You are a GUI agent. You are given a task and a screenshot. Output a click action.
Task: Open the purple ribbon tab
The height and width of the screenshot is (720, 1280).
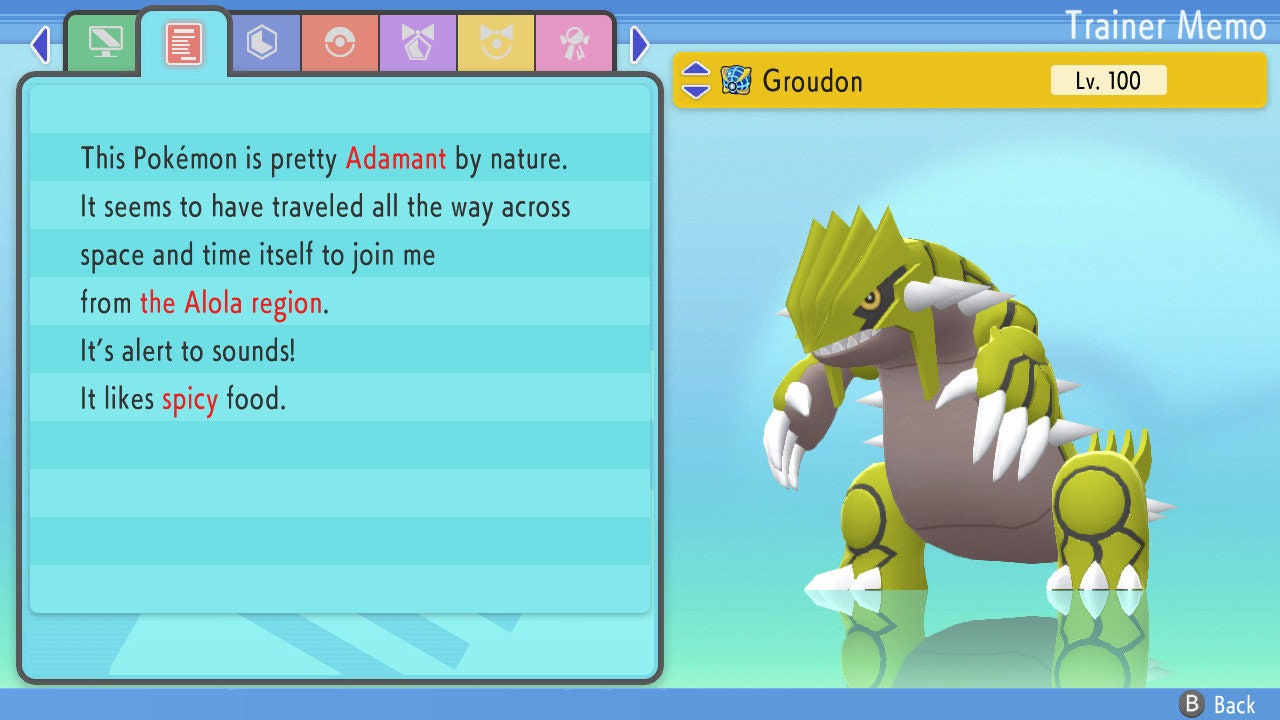pyautogui.click(x=418, y=43)
